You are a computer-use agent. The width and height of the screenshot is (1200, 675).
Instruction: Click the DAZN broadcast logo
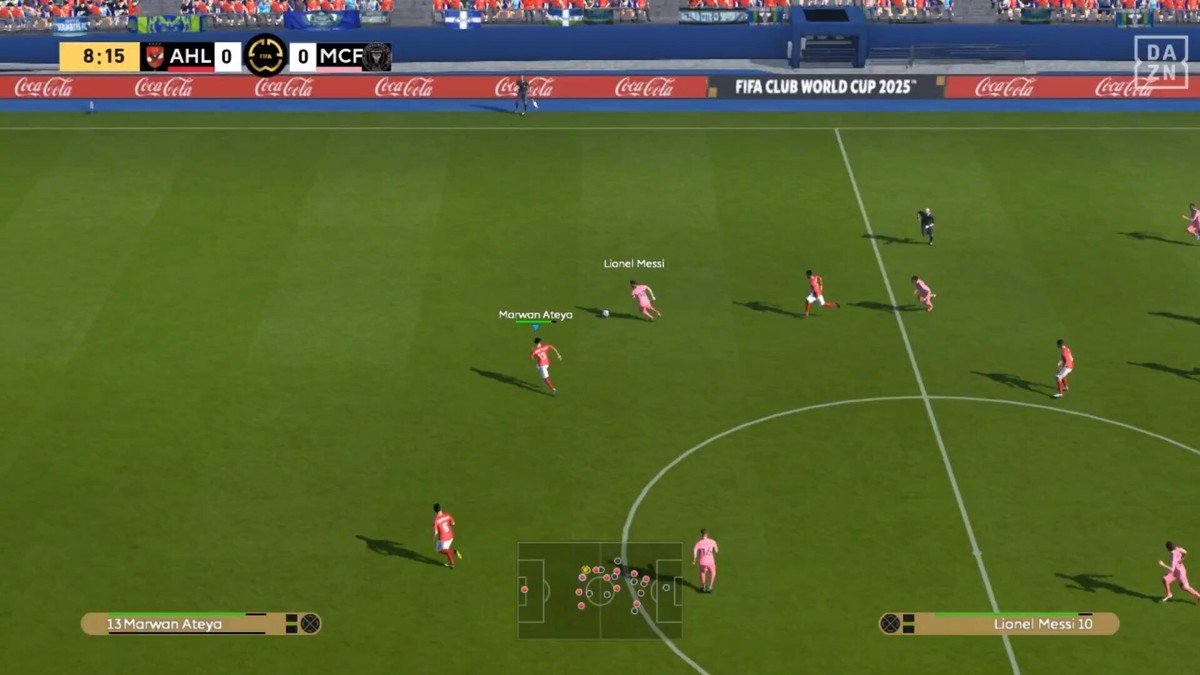1160,62
